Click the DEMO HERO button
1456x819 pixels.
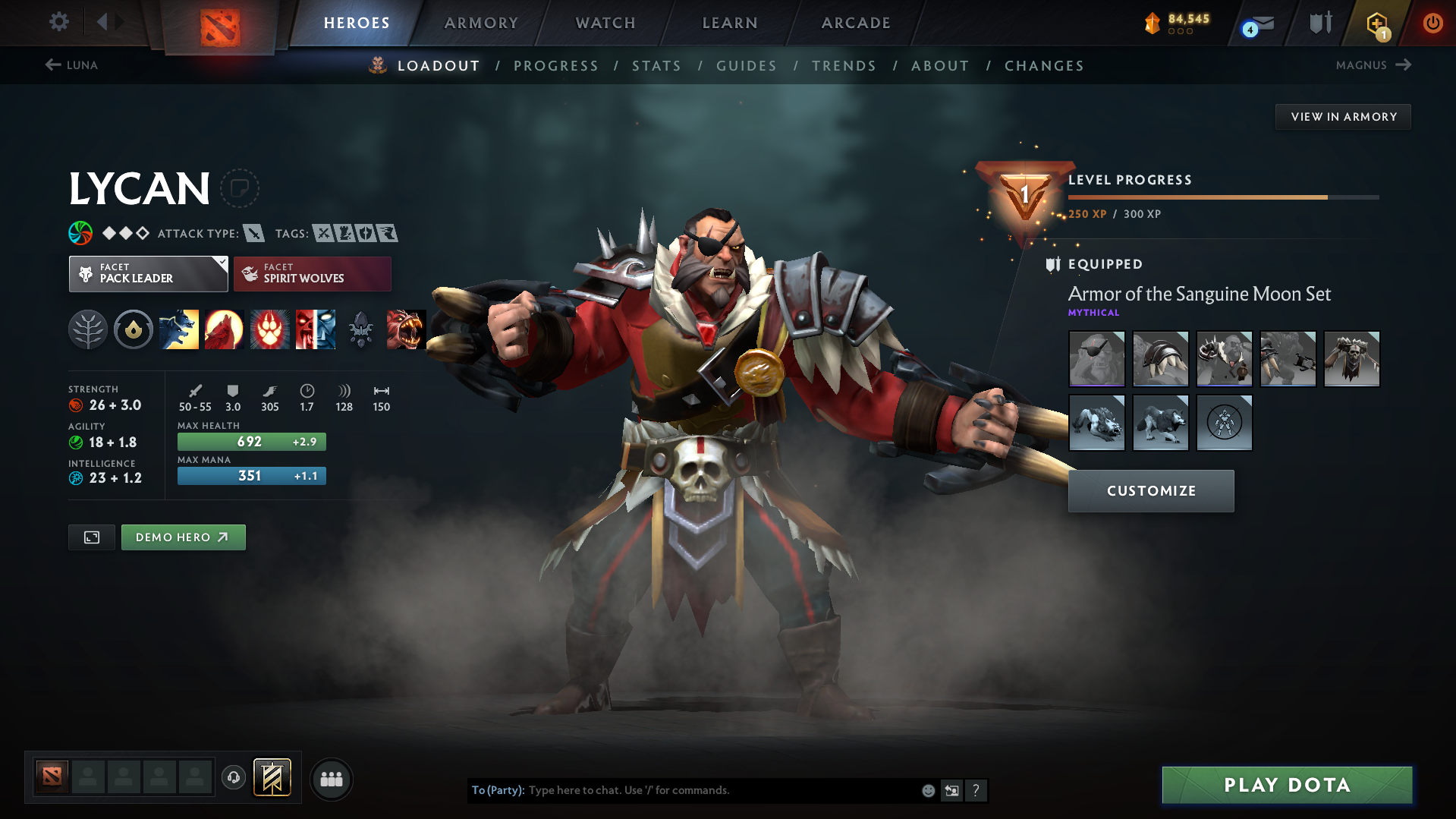(x=183, y=537)
